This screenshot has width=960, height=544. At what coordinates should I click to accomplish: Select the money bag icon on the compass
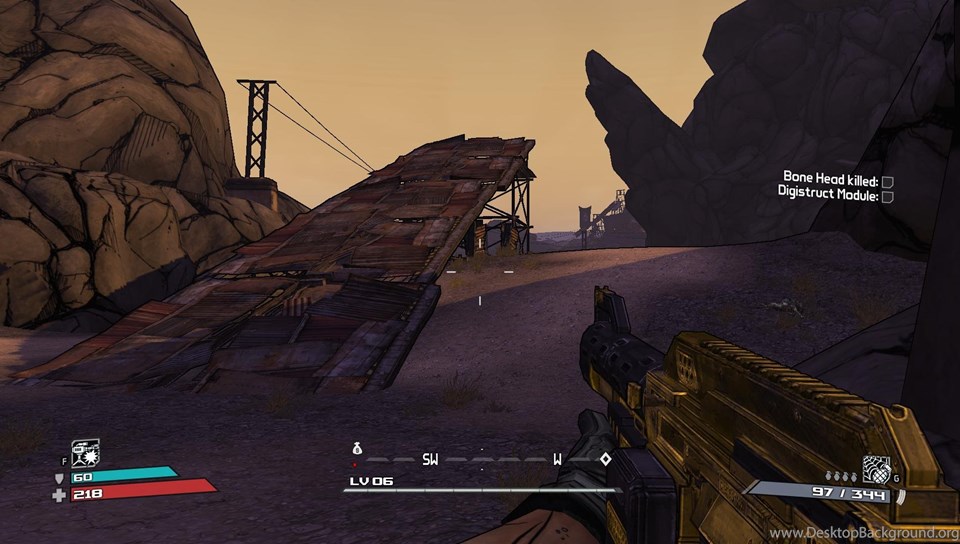tap(355, 449)
